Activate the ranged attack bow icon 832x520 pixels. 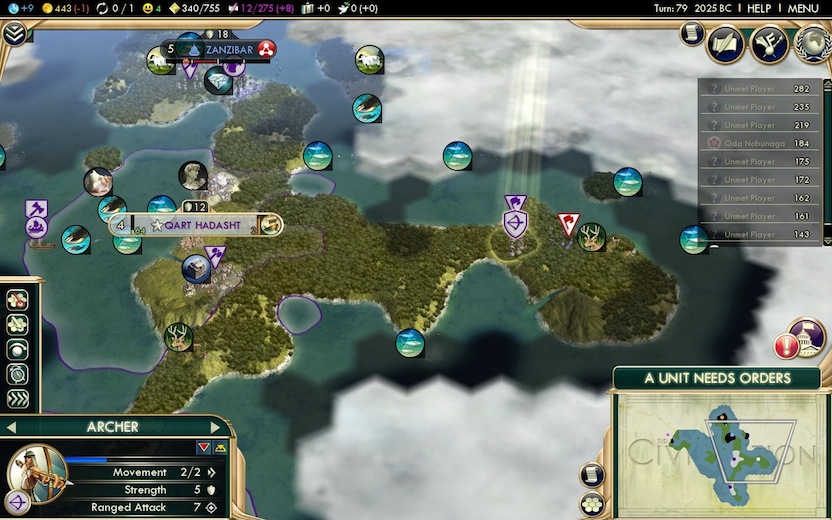click(x=18, y=501)
